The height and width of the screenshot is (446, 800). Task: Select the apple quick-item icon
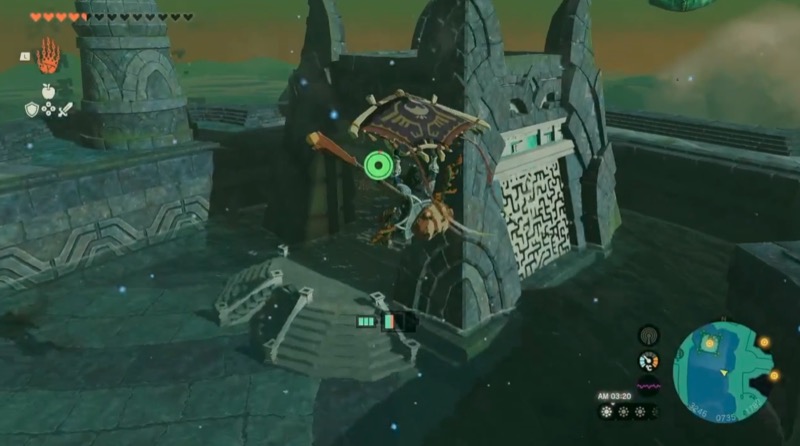coord(48,91)
